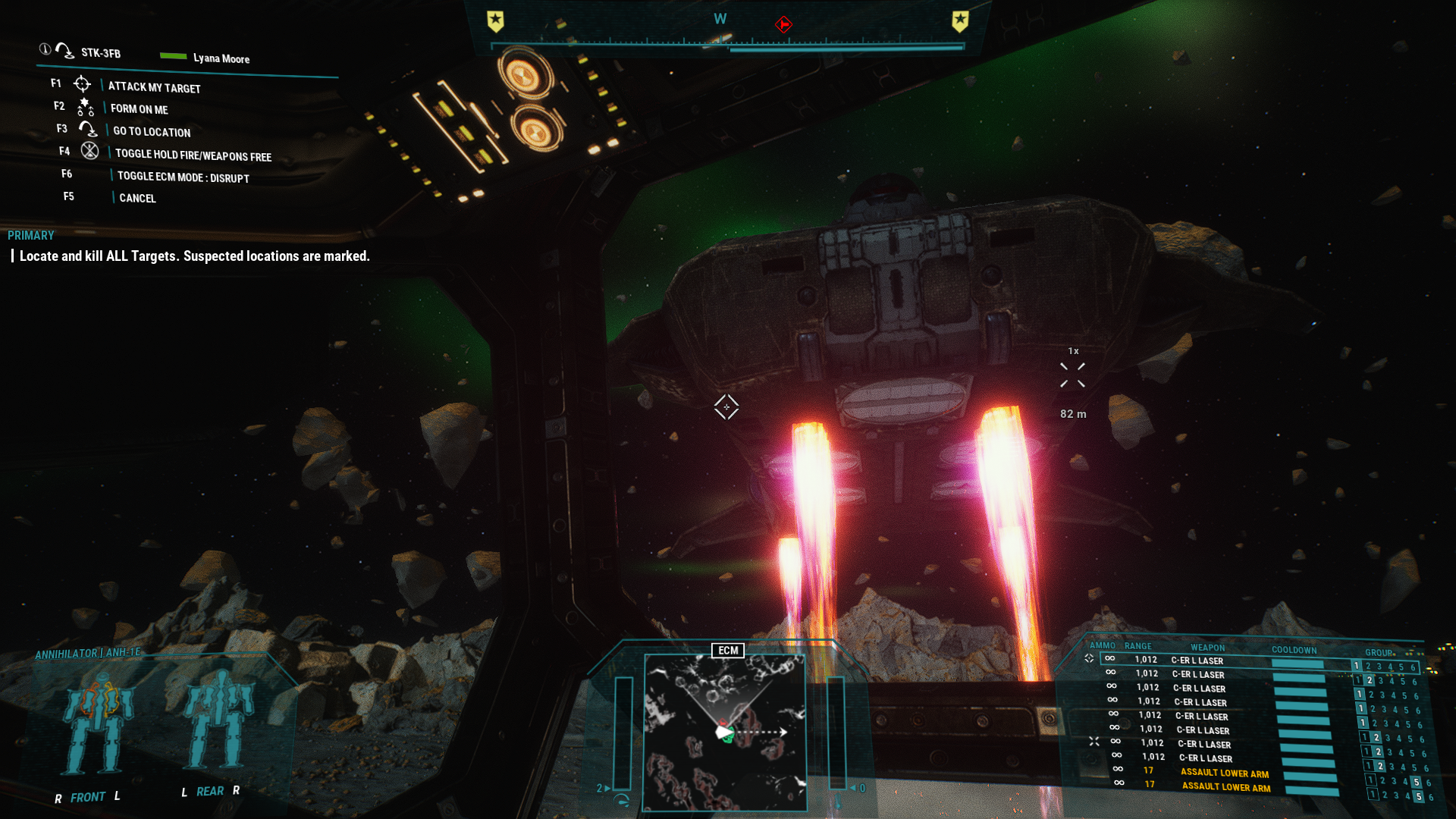Cancel the lancemate command menu
The height and width of the screenshot is (819, 1456).
coord(137,198)
